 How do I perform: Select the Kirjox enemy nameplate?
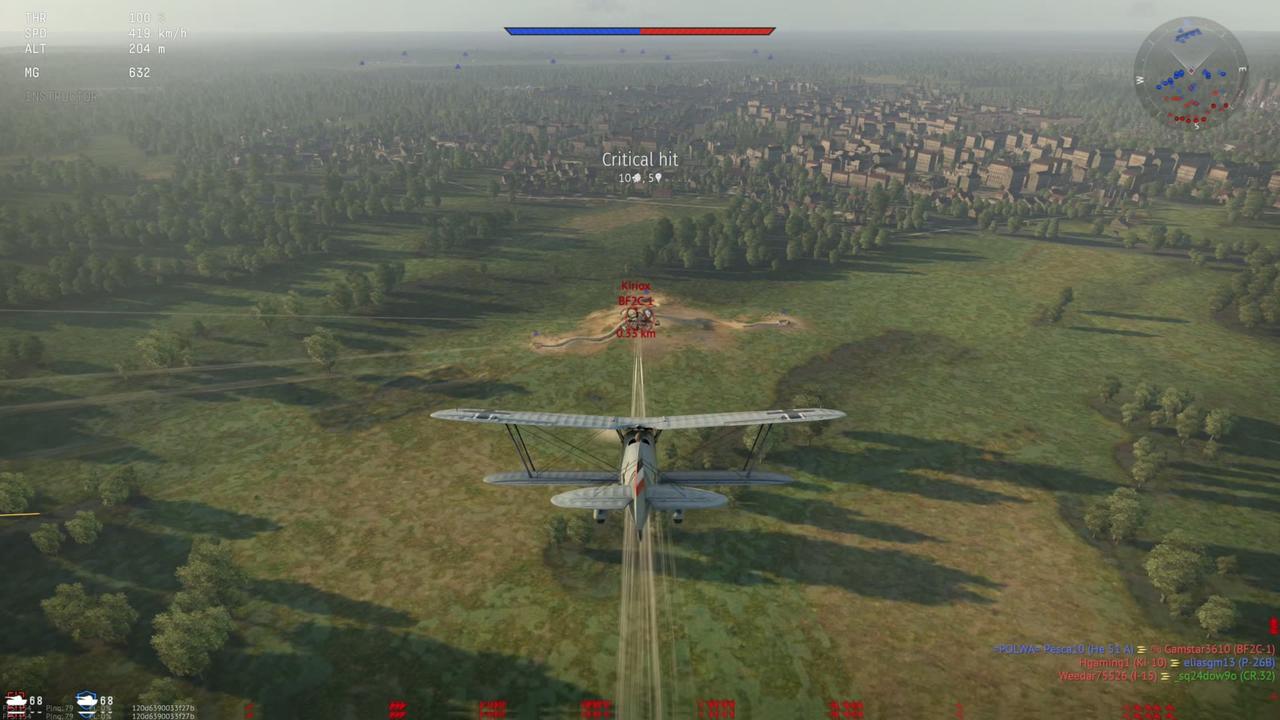(x=636, y=286)
